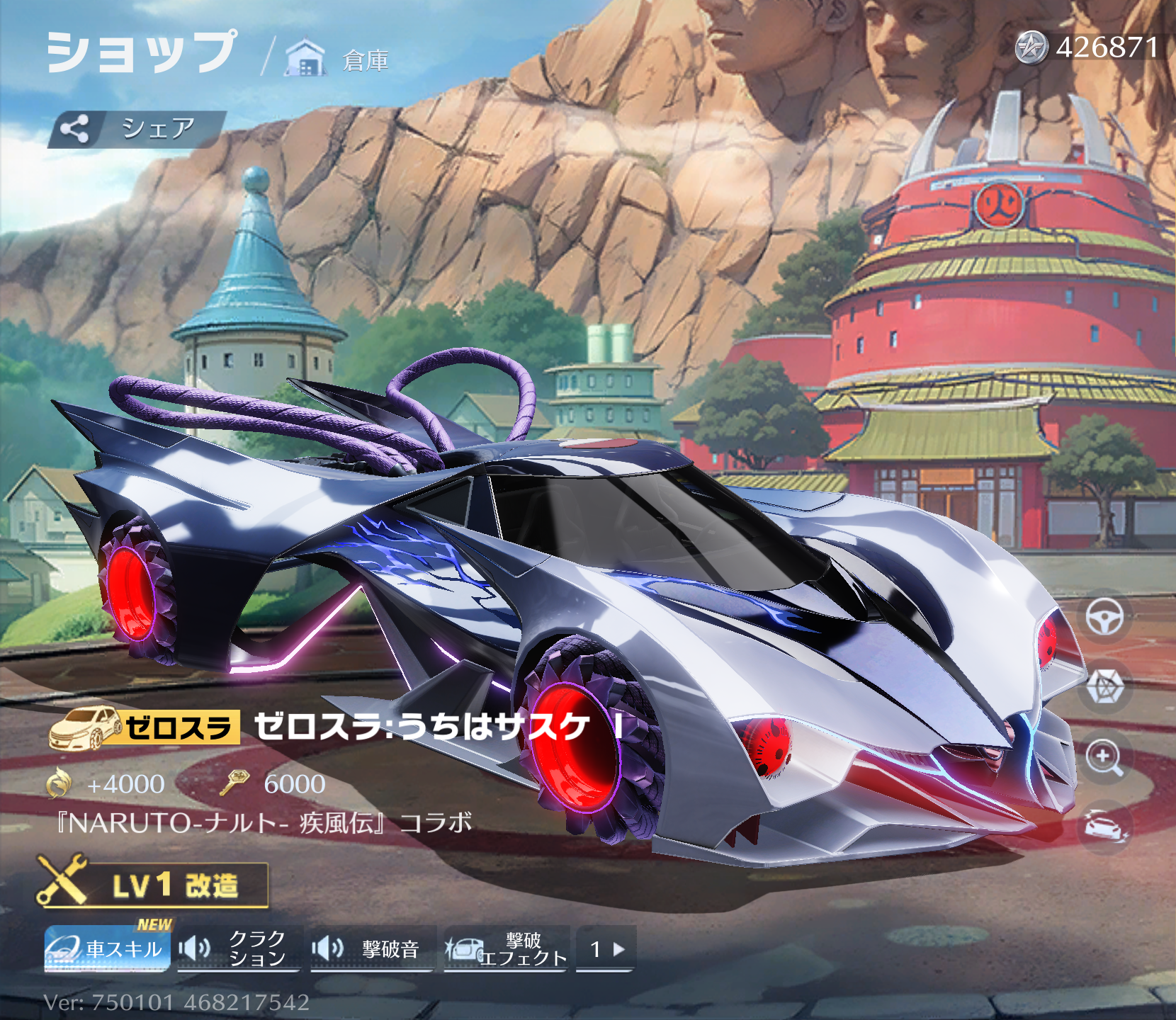Click the silver star currency balance

coord(1088,48)
